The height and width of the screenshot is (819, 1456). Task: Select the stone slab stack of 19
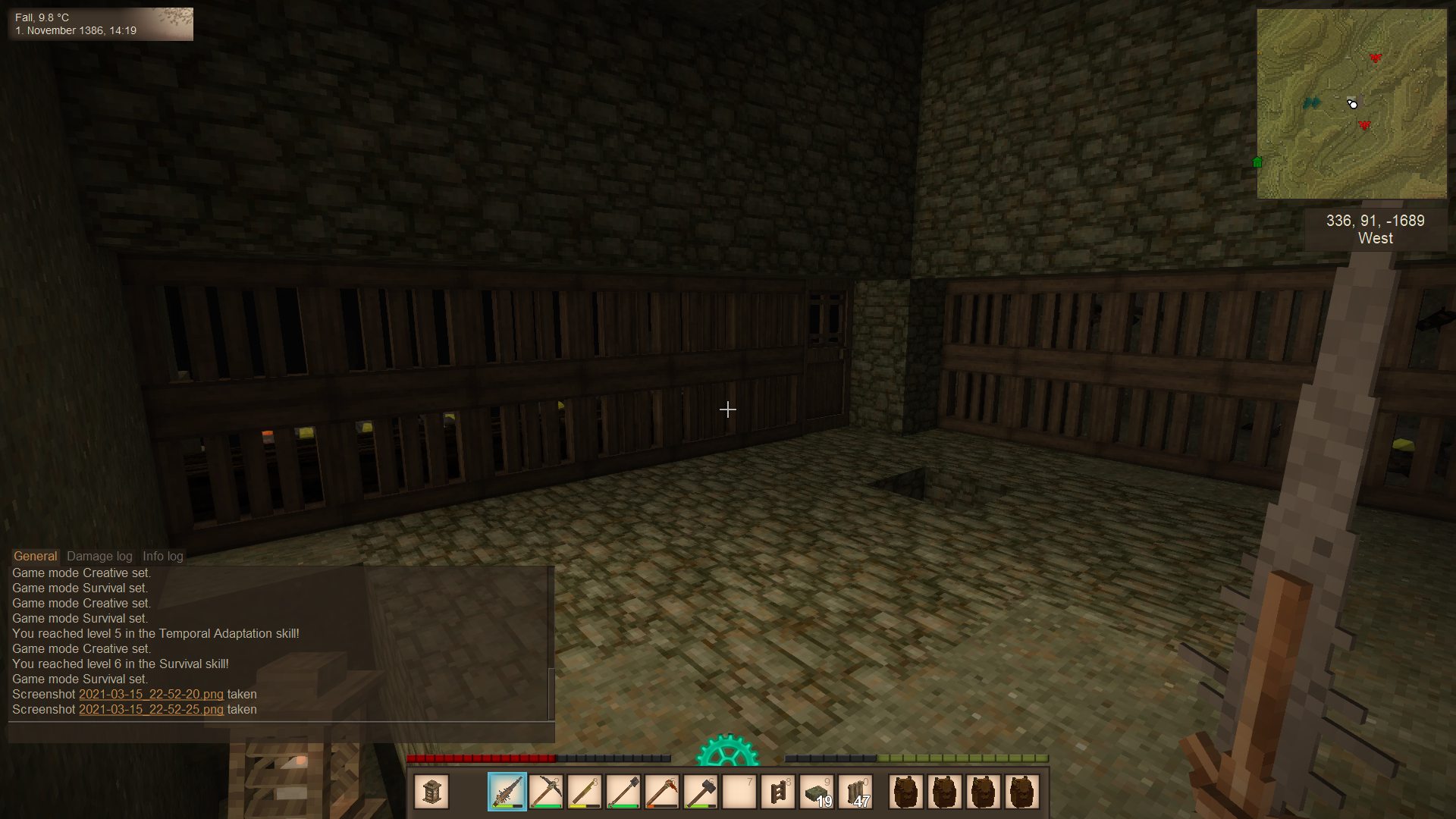(817, 792)
